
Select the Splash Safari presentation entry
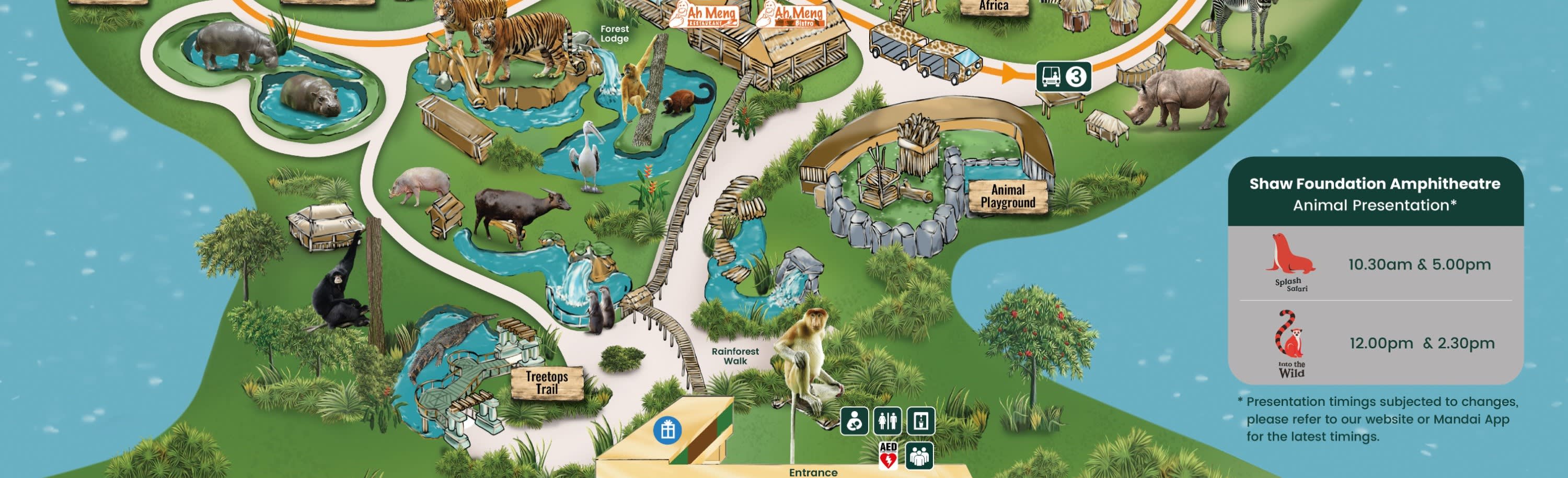tap(1376, 264)
